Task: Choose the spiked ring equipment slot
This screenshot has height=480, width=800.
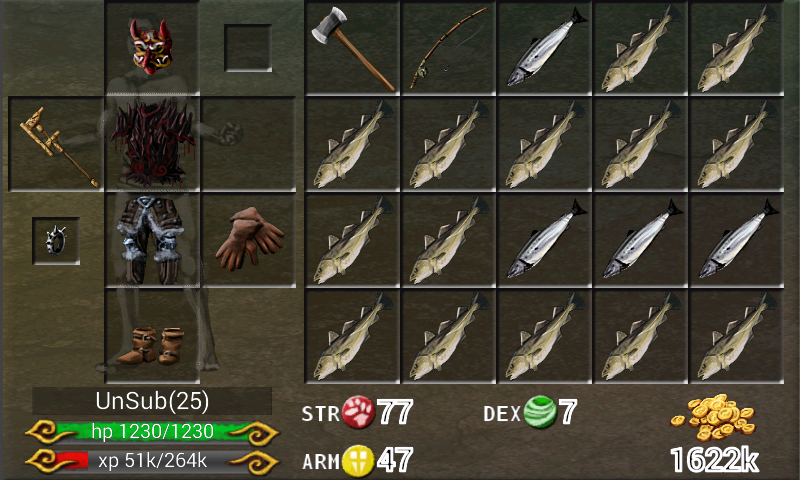Action: [56, 240]
